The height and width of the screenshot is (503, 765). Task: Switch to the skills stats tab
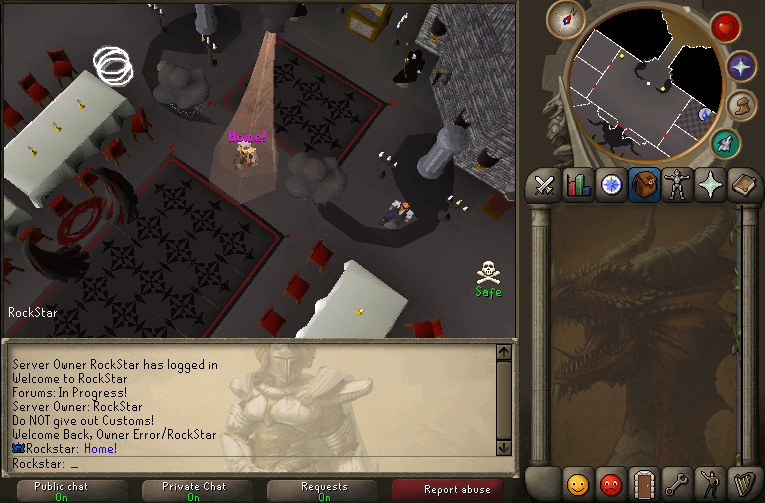[578, 186]
